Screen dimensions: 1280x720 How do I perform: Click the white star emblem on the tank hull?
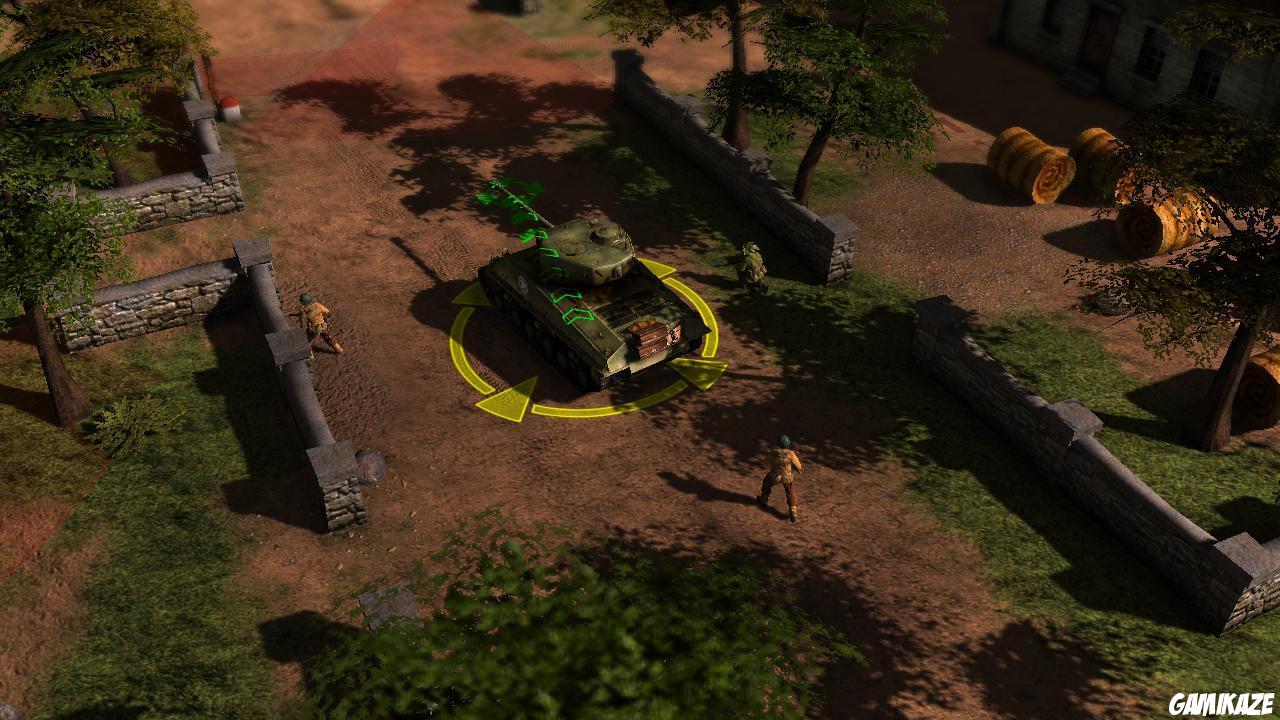click(522, 283)
